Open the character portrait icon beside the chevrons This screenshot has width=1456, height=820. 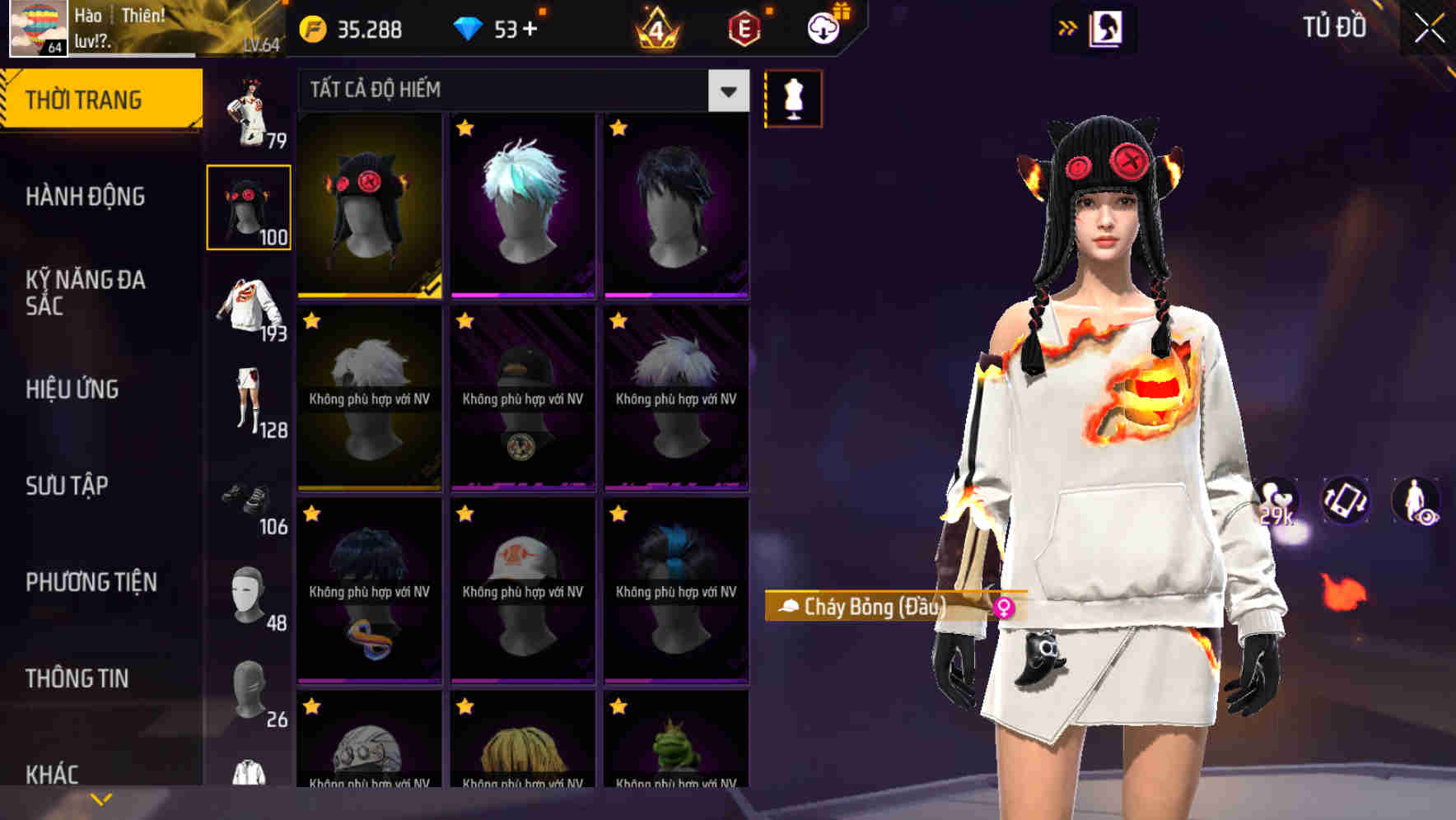coord(1108,27)
